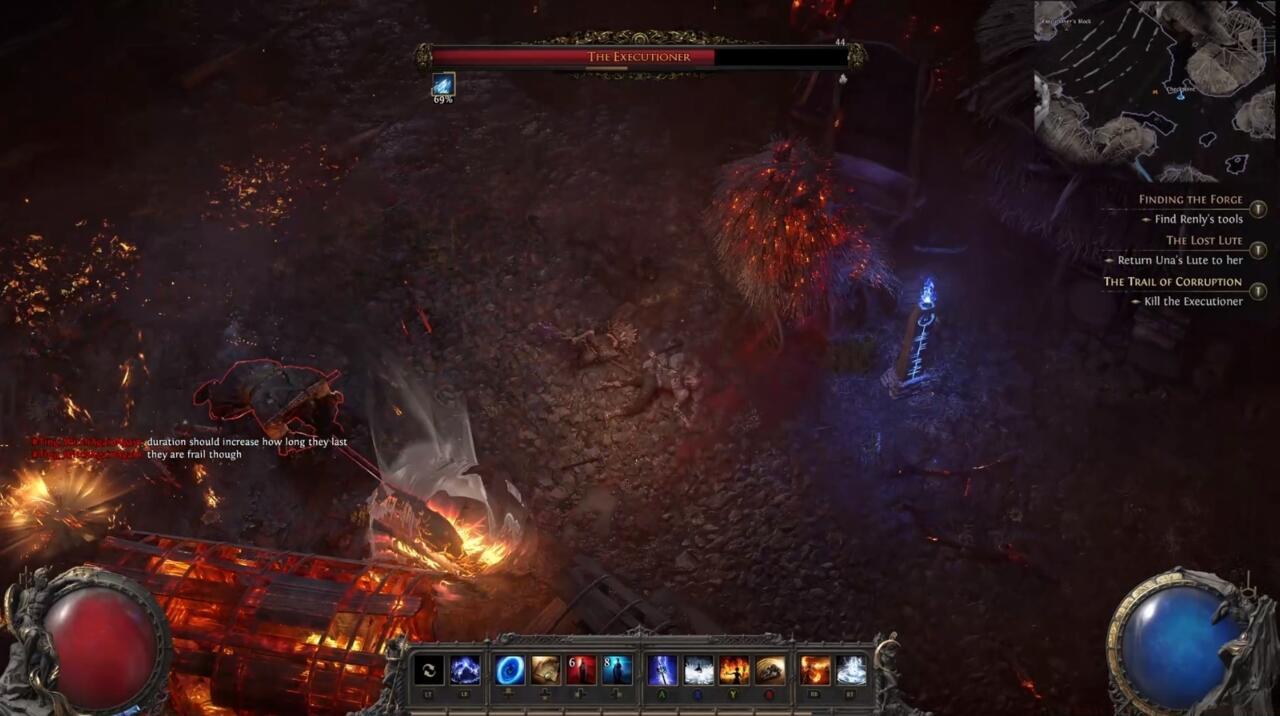Use the blue flask with 8 charges
Image resolution: width=1280 pixels, height=716 pixels.
[x=616, y=670]
